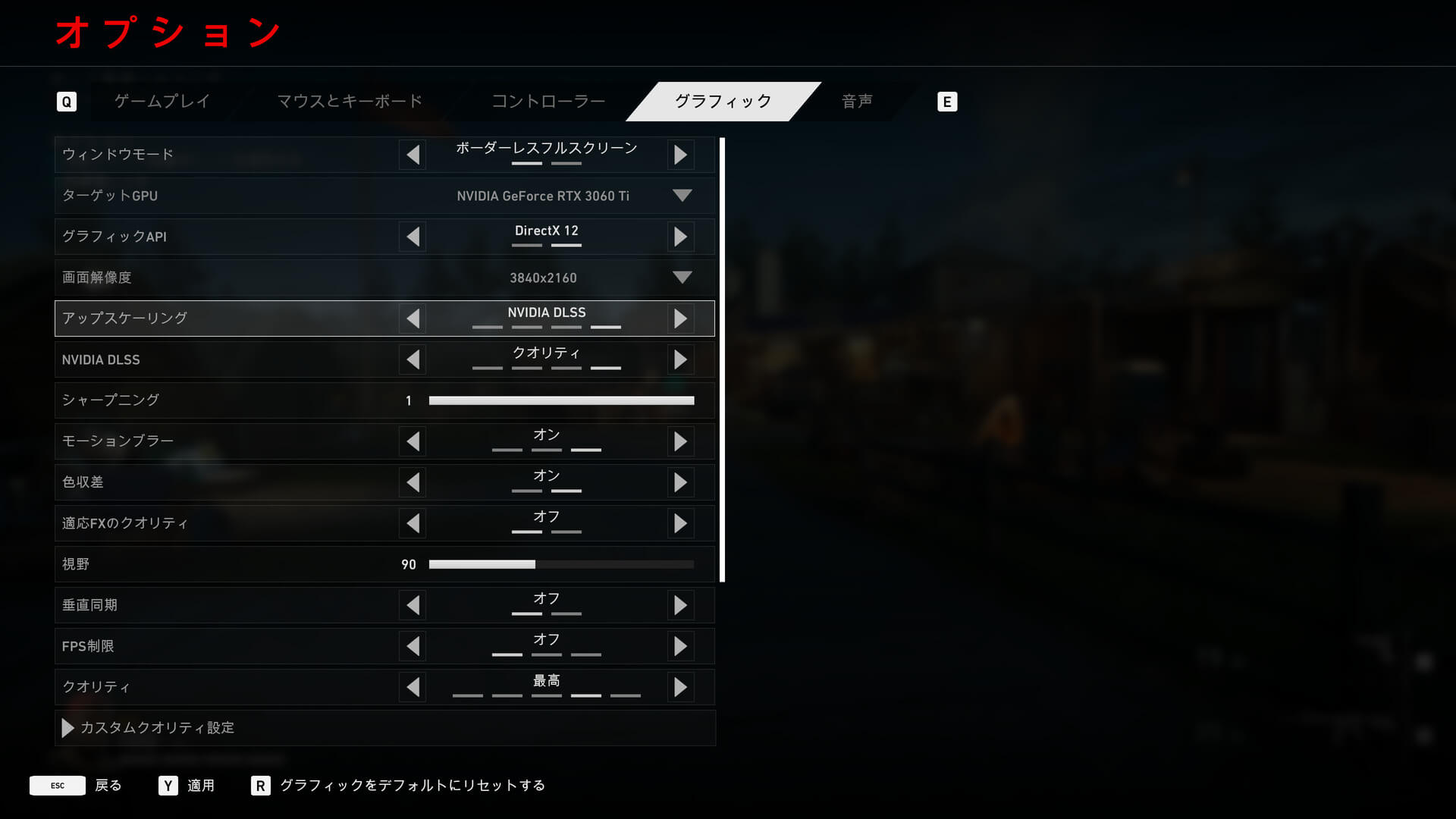Change アップスケーリング with the right arrow

click(x=680, y=318)
